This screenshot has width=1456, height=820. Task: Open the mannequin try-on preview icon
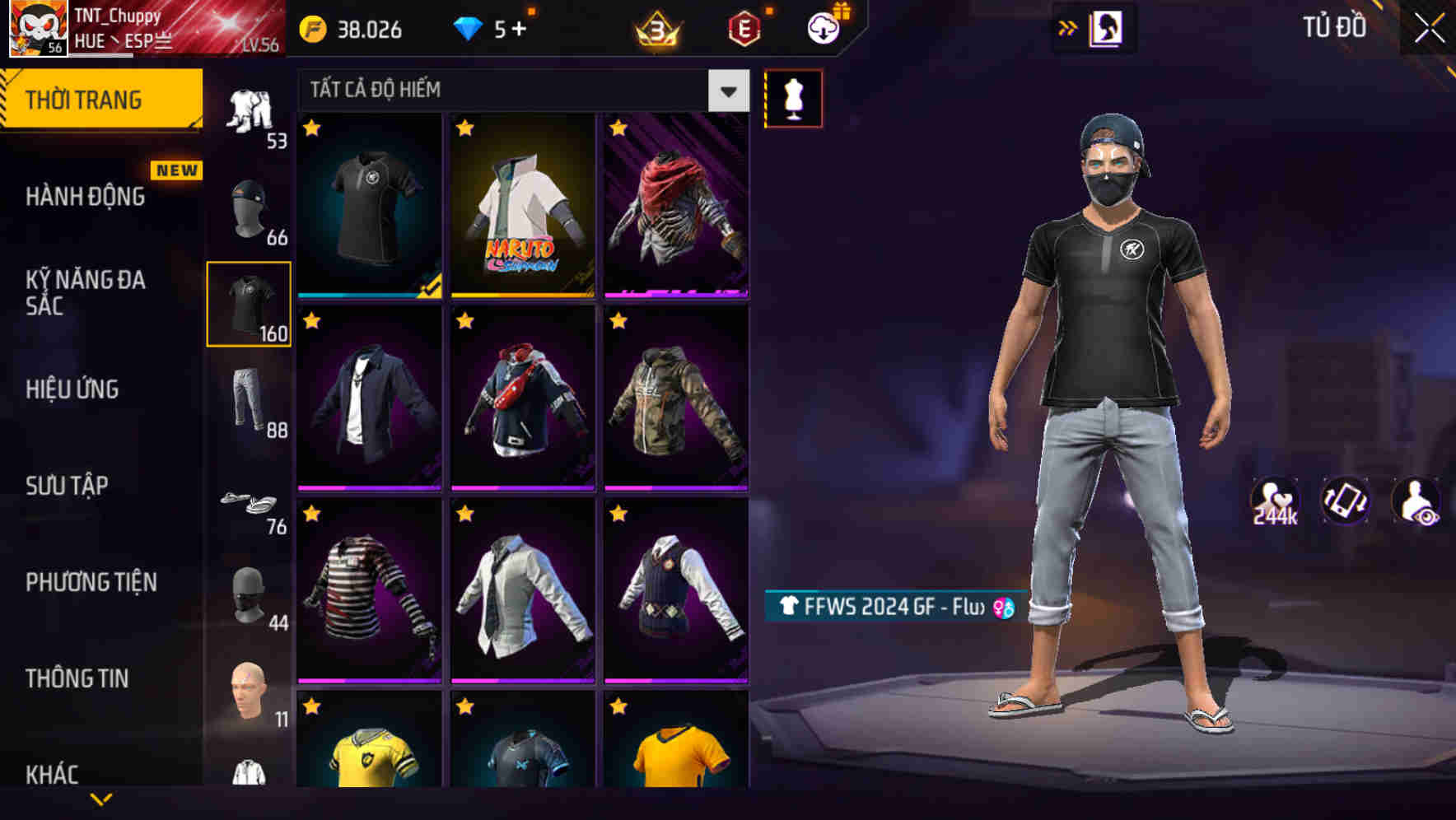(793, 97)
